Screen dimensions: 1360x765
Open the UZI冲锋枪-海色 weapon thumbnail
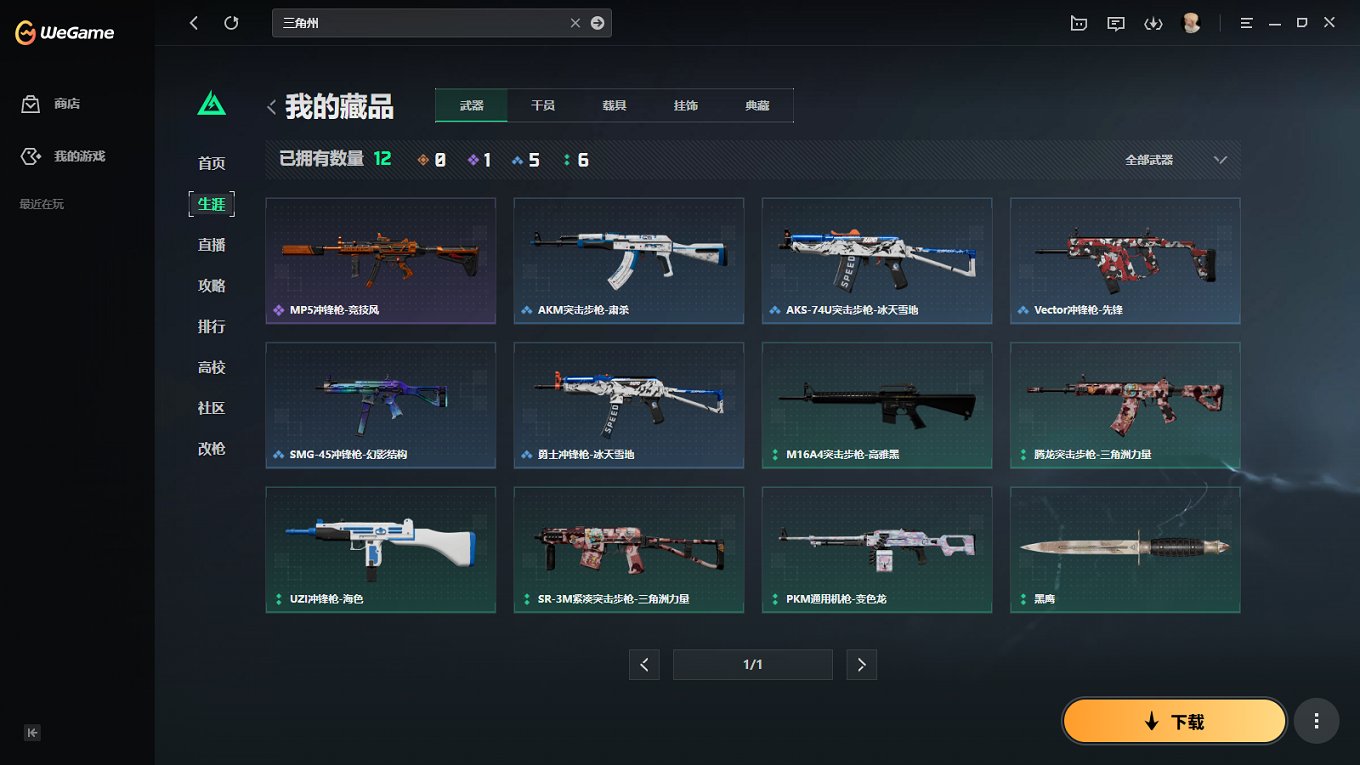click(380, 549)
